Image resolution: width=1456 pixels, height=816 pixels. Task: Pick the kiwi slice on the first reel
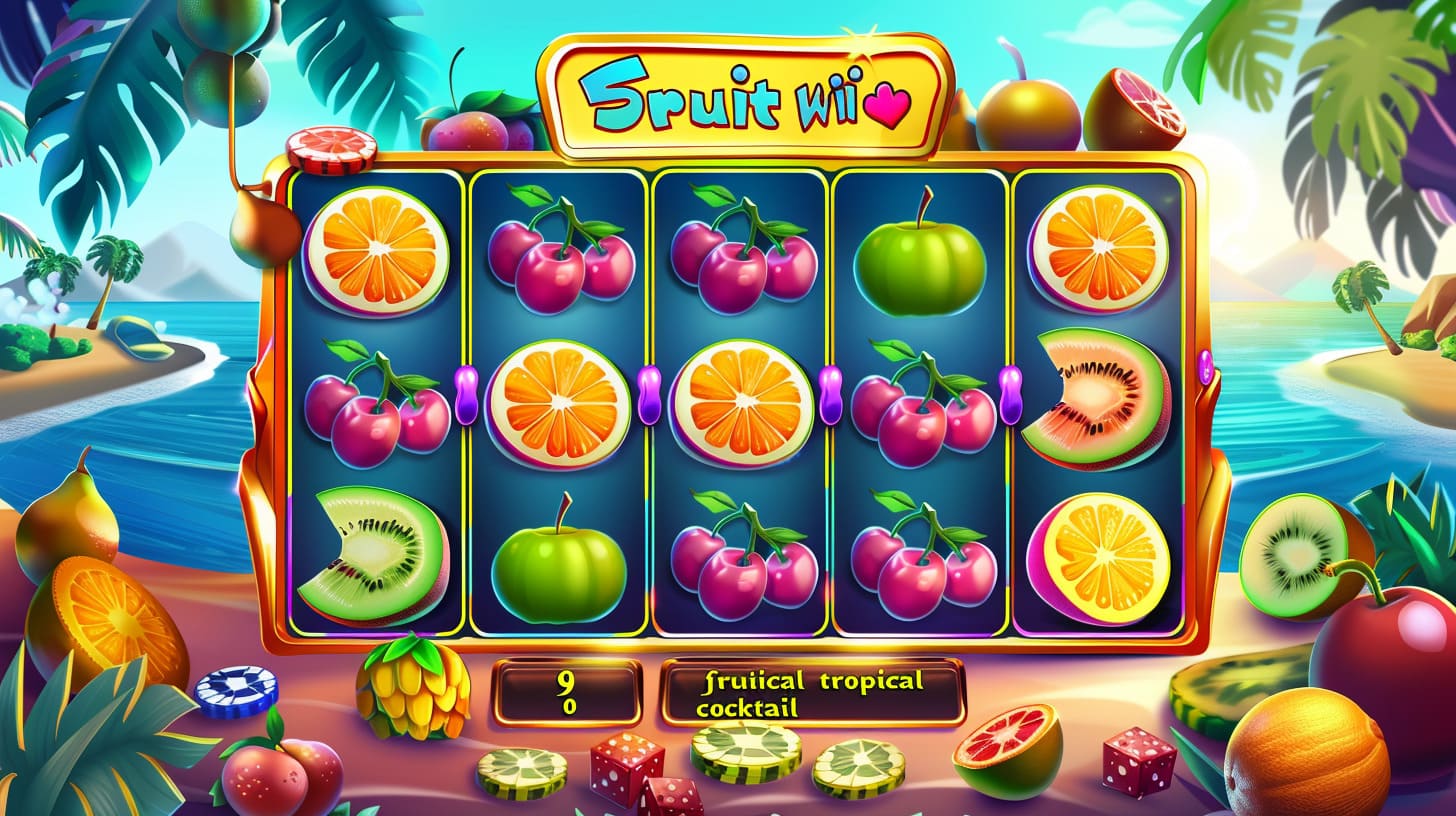click(x=374, y=555)
